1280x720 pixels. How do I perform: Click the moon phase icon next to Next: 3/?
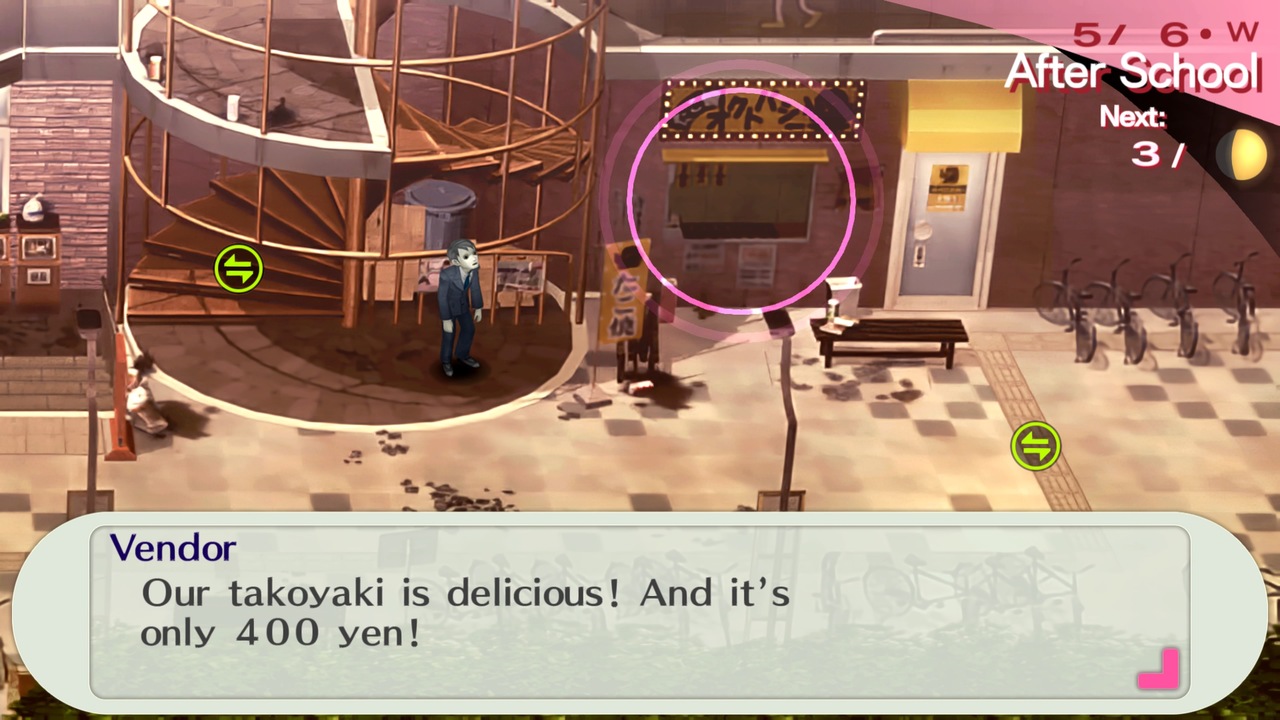click(1243, 152)
